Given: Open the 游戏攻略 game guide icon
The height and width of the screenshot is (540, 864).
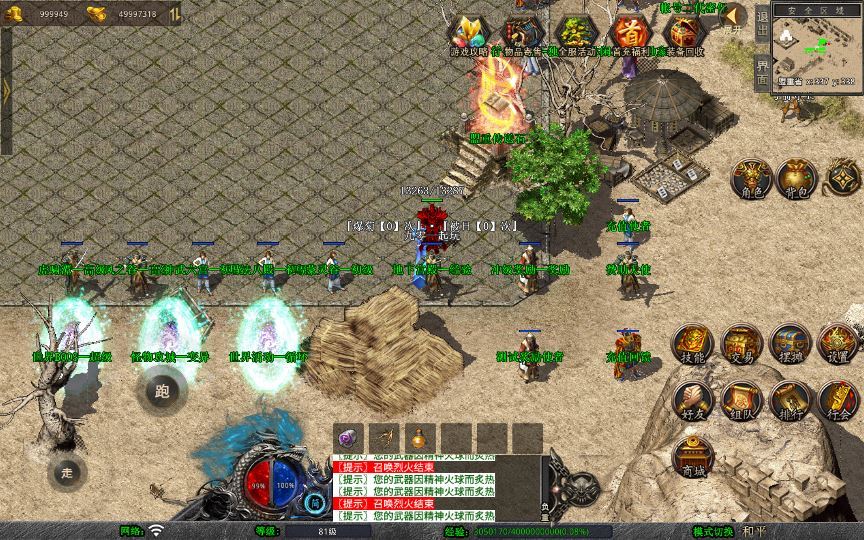Looking at the screenshot, I should (x=468, y=32).
